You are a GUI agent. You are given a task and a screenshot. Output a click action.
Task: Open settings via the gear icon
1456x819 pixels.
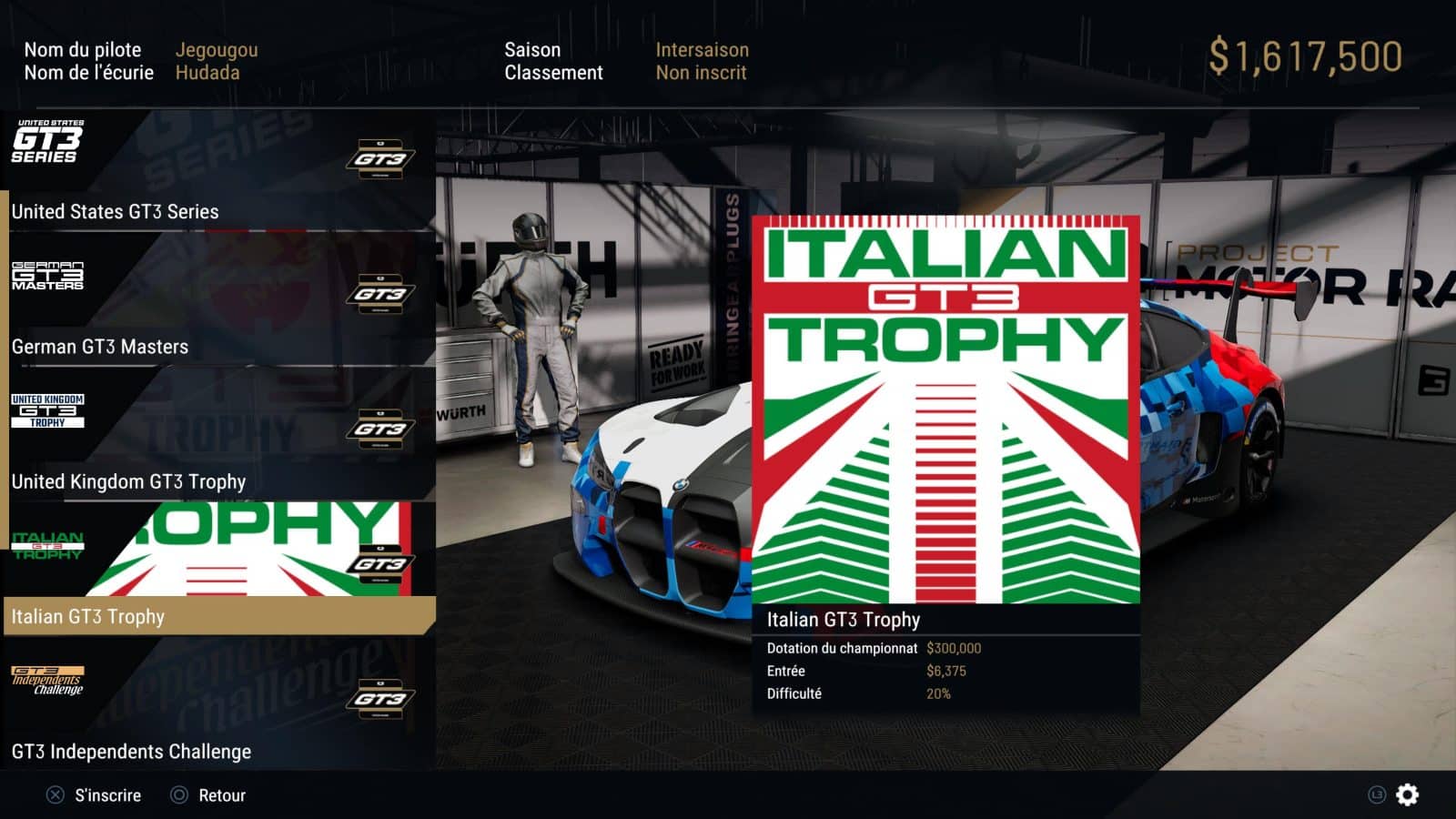pyautogui.click(x=1407, y=795)
